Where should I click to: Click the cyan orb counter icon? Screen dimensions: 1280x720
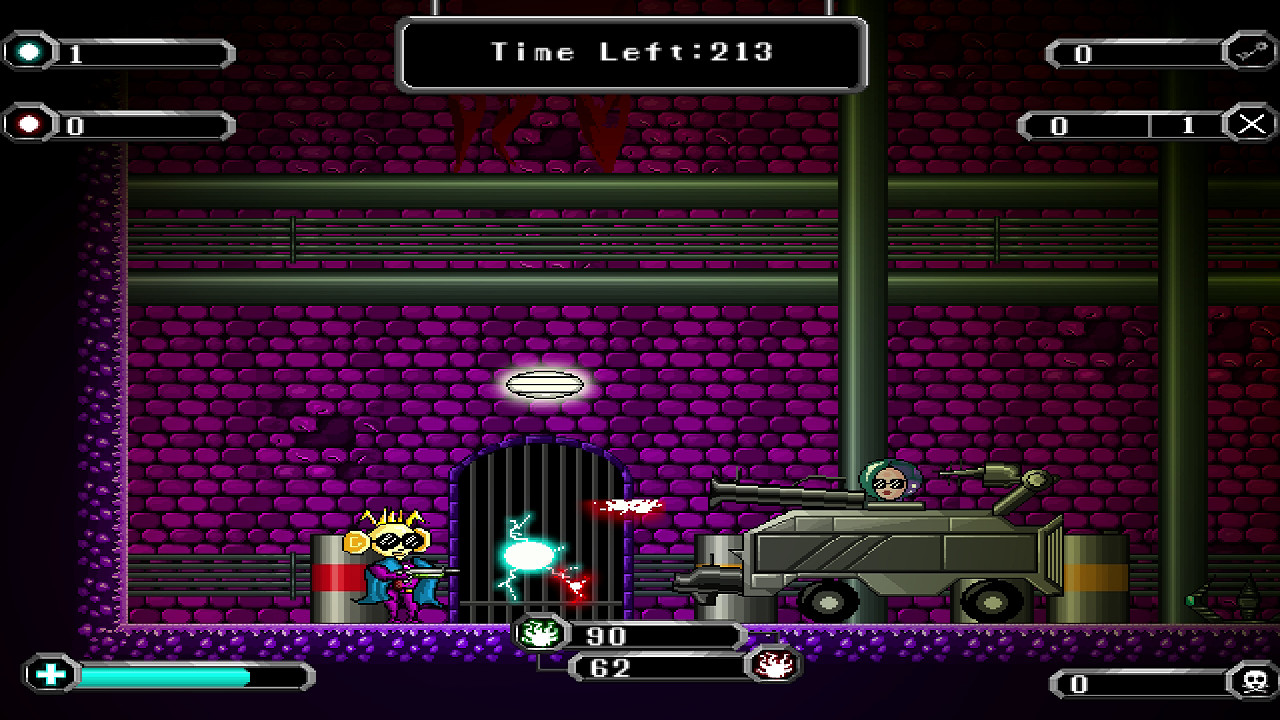pos(31,52)
